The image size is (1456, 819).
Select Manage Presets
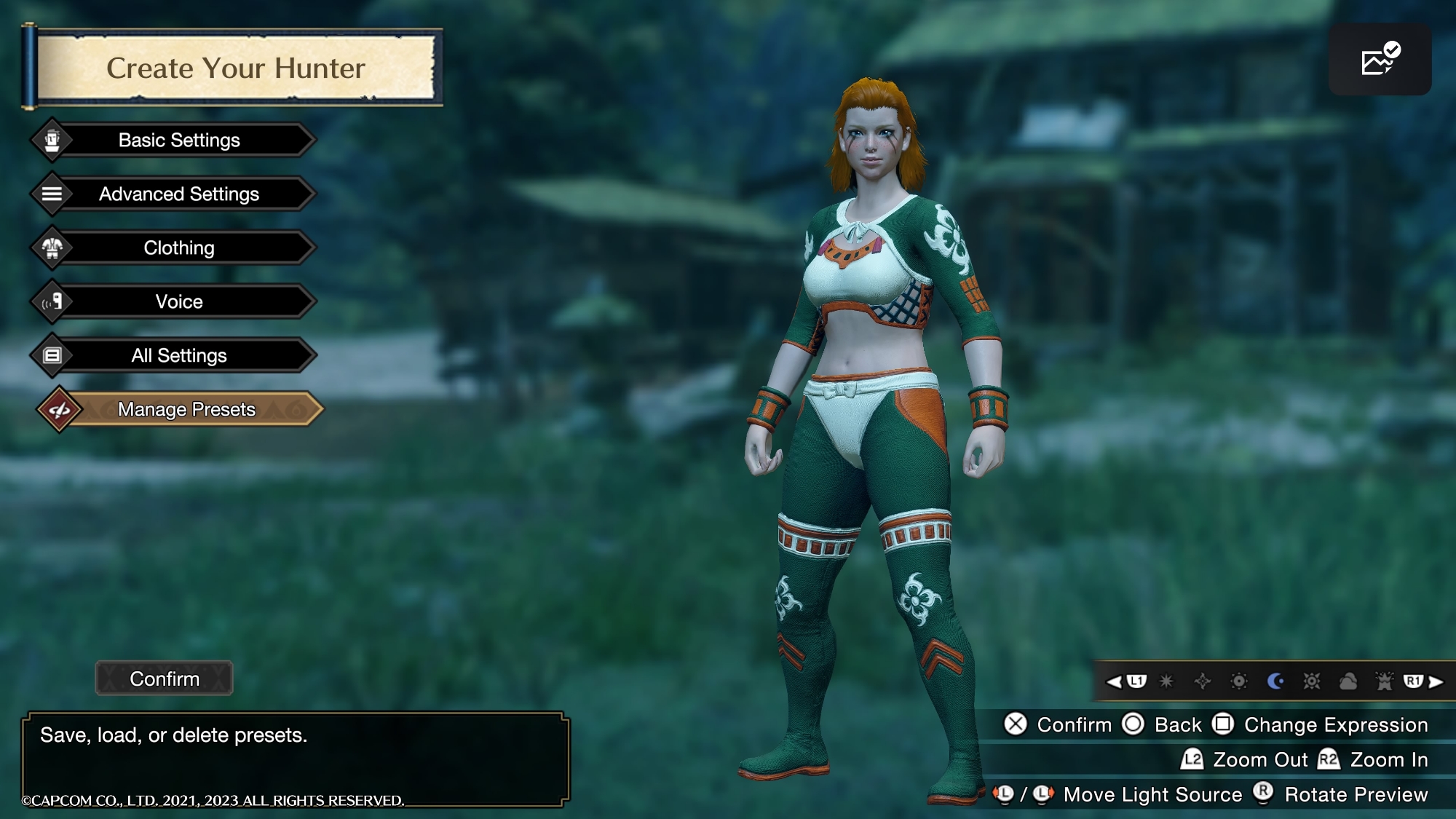tap(186, 409)
